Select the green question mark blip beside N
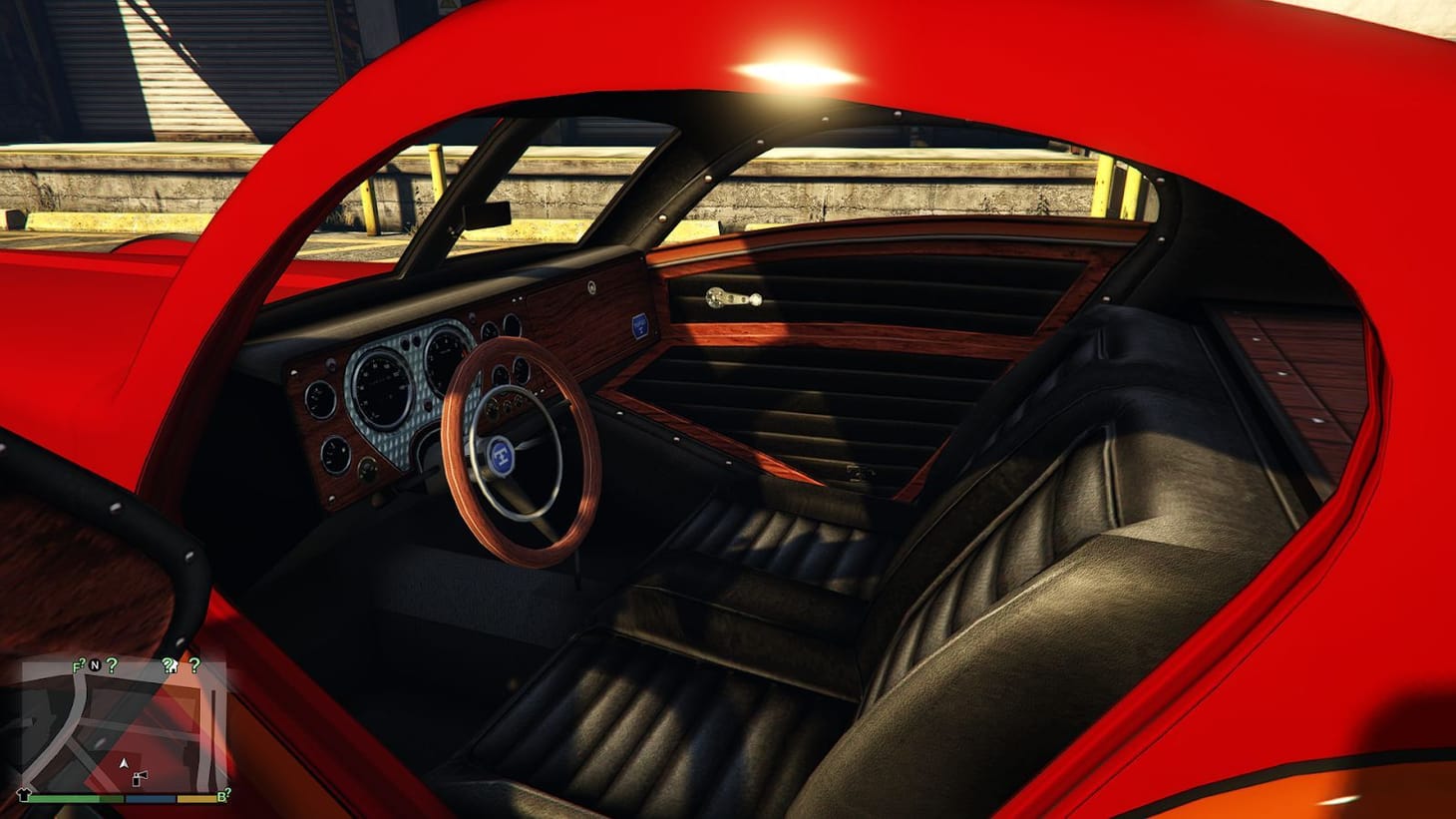The width and height of the screenshot is (1456, 819). point(112,665)
